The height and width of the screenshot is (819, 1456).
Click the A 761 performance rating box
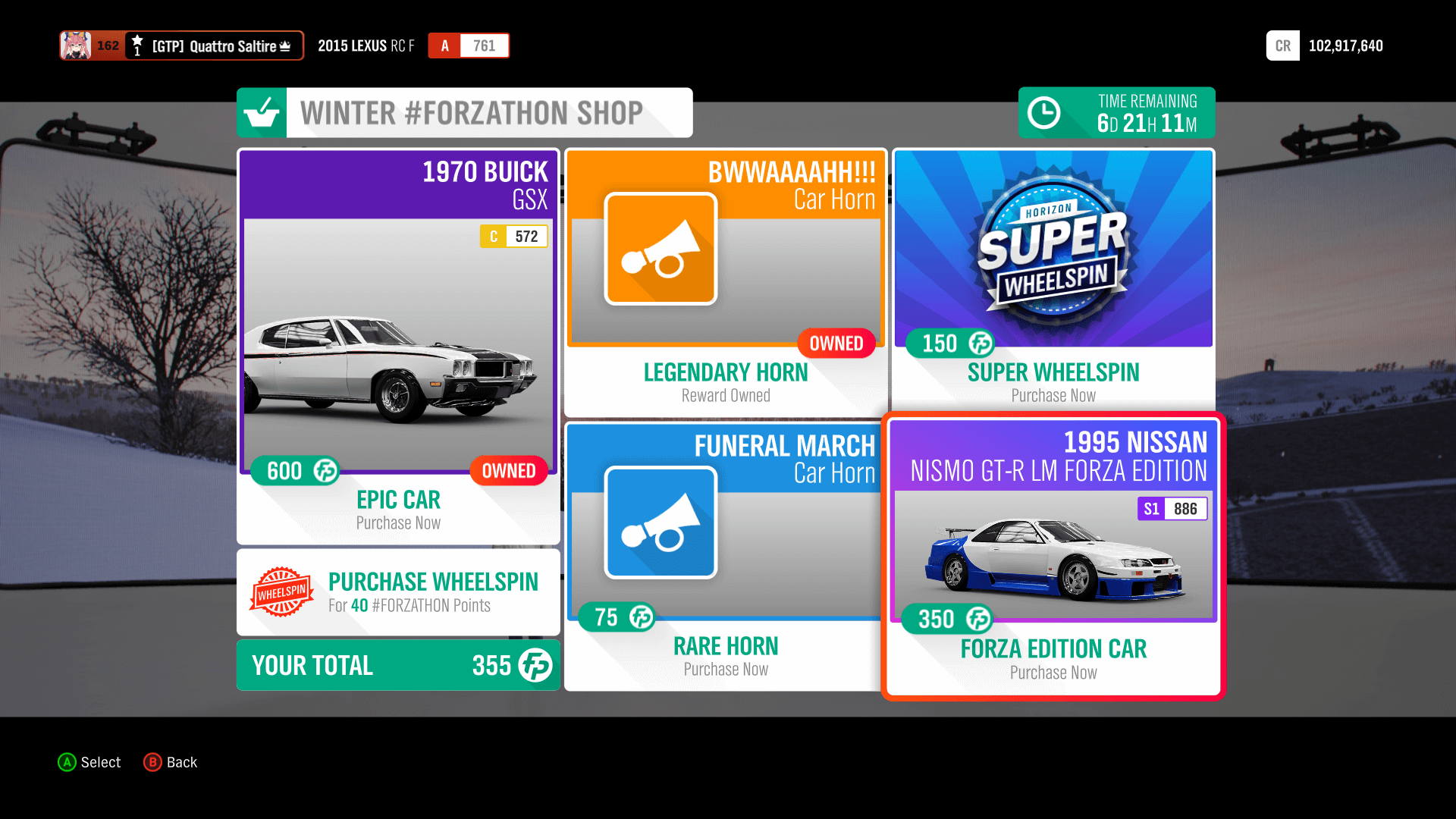[468, 45]
